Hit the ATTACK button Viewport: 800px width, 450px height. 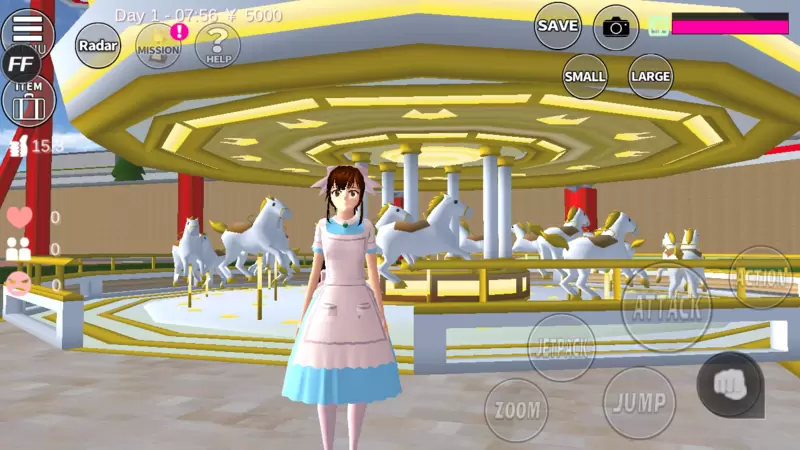click(x=666, y=307)
